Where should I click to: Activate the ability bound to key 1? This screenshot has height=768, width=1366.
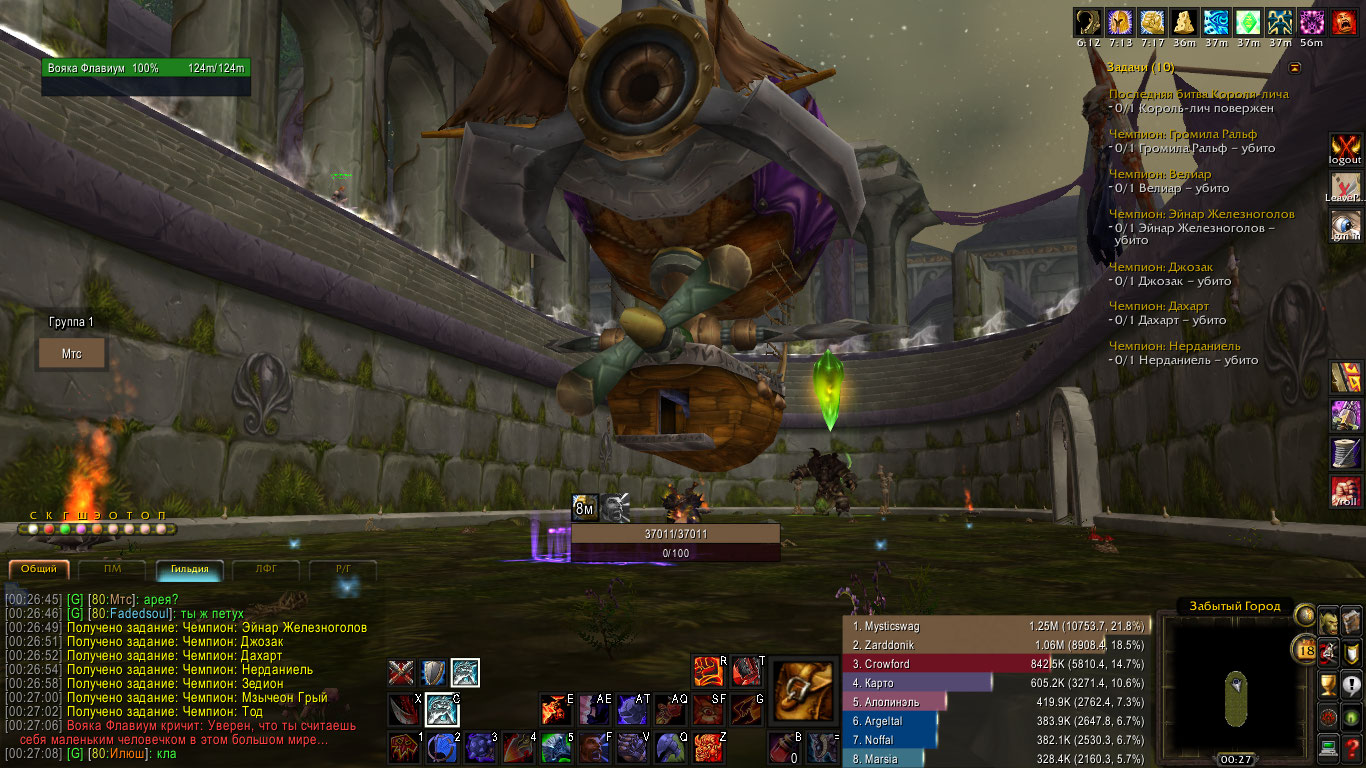pos(403,747)
